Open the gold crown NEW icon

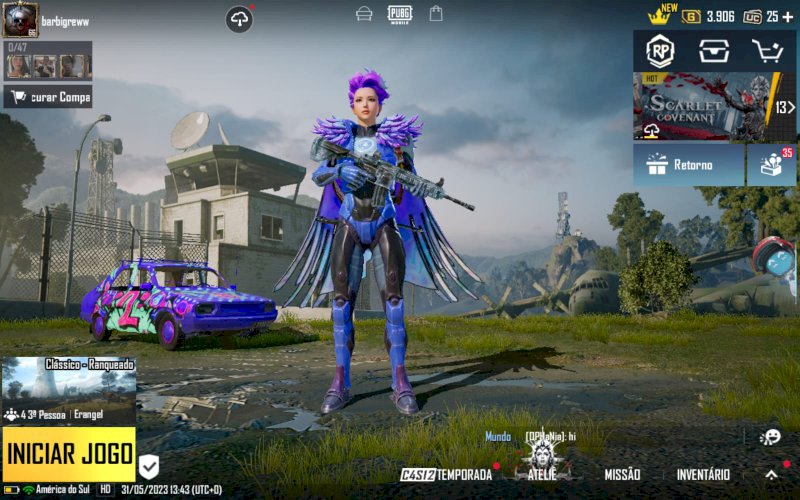(660, 15)
